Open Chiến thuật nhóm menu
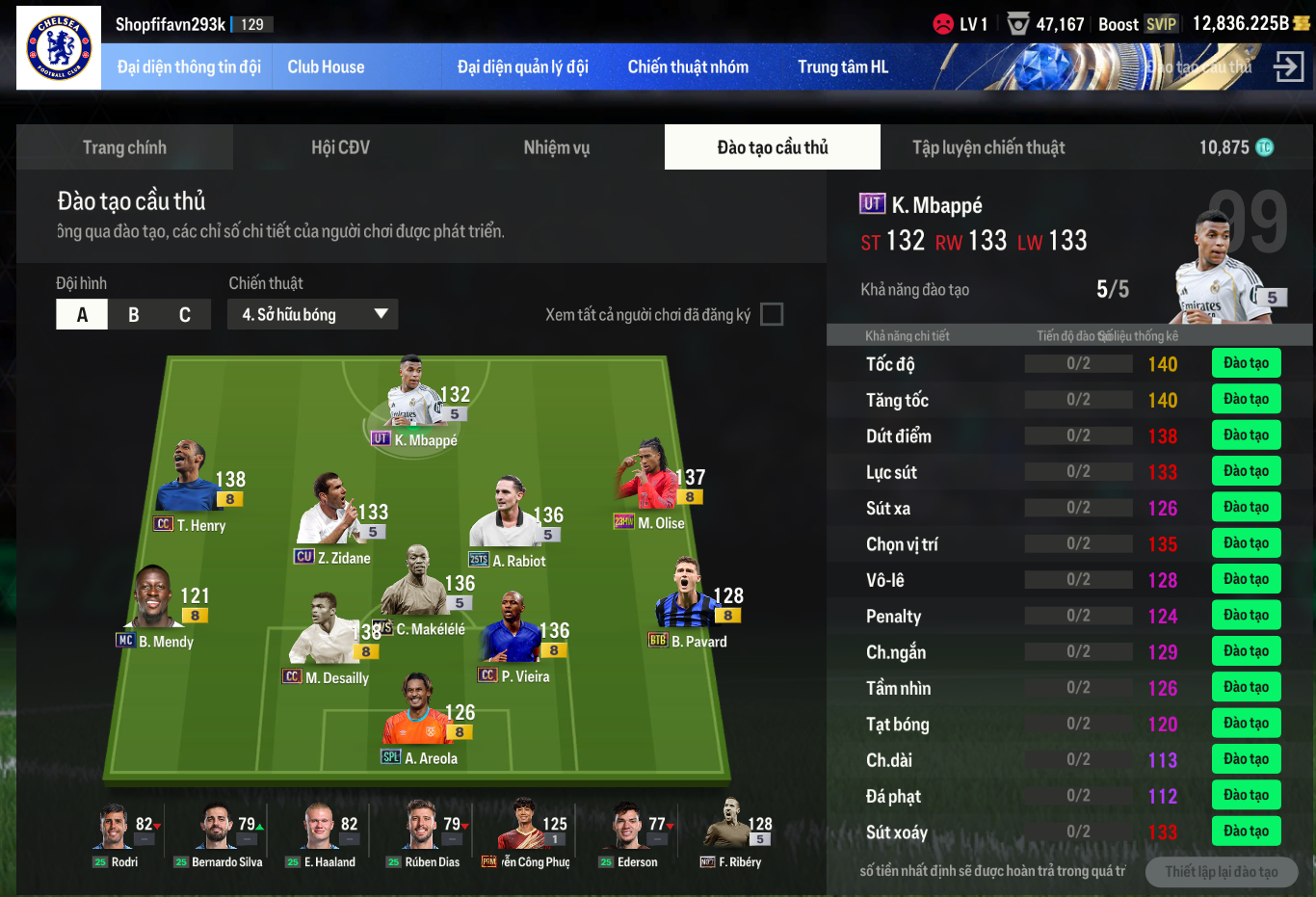This screenshot has width=1316, height=897. (x=688, y=67)
